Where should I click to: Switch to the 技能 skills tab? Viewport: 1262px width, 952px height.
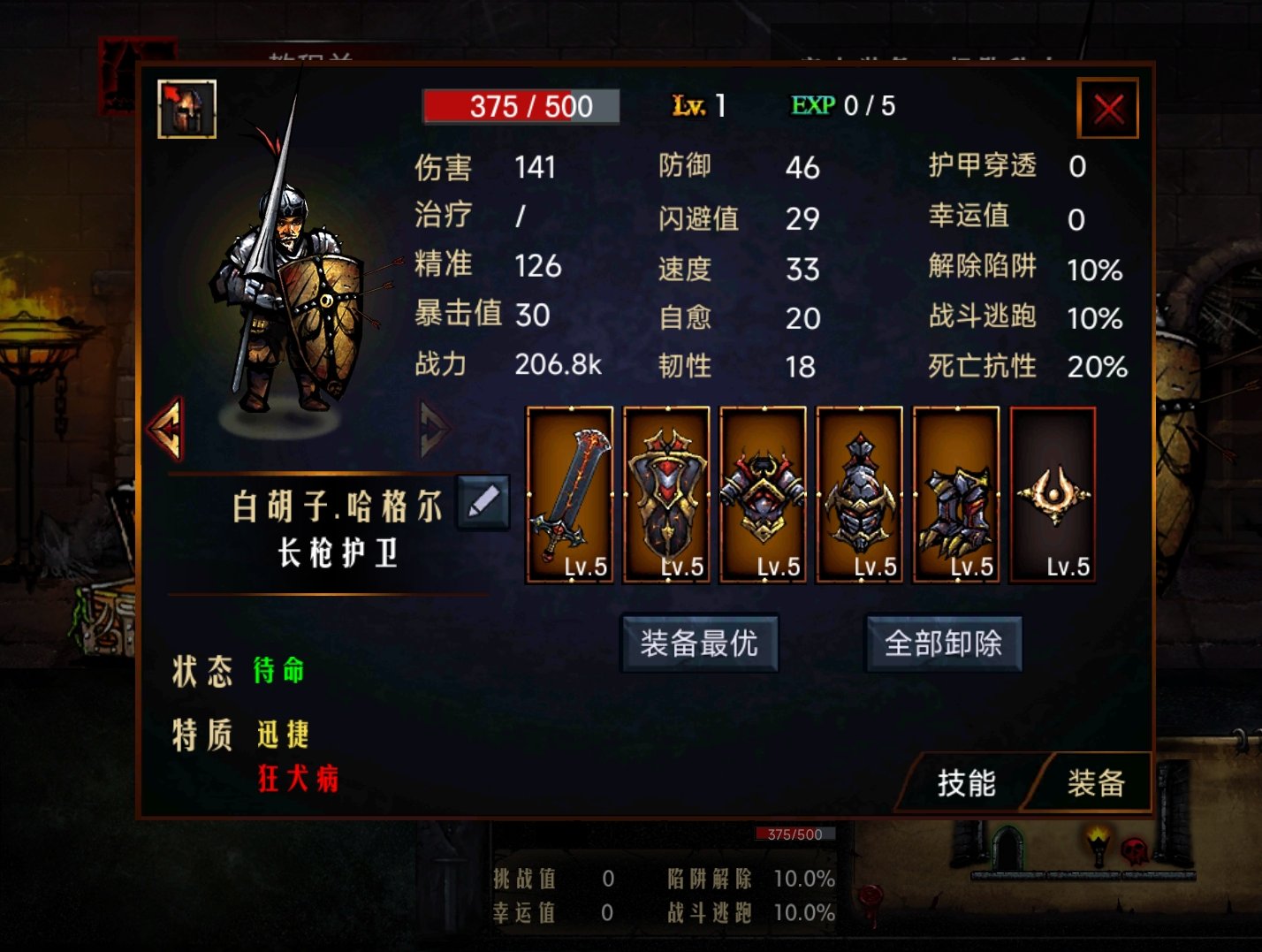pos(966,782)
